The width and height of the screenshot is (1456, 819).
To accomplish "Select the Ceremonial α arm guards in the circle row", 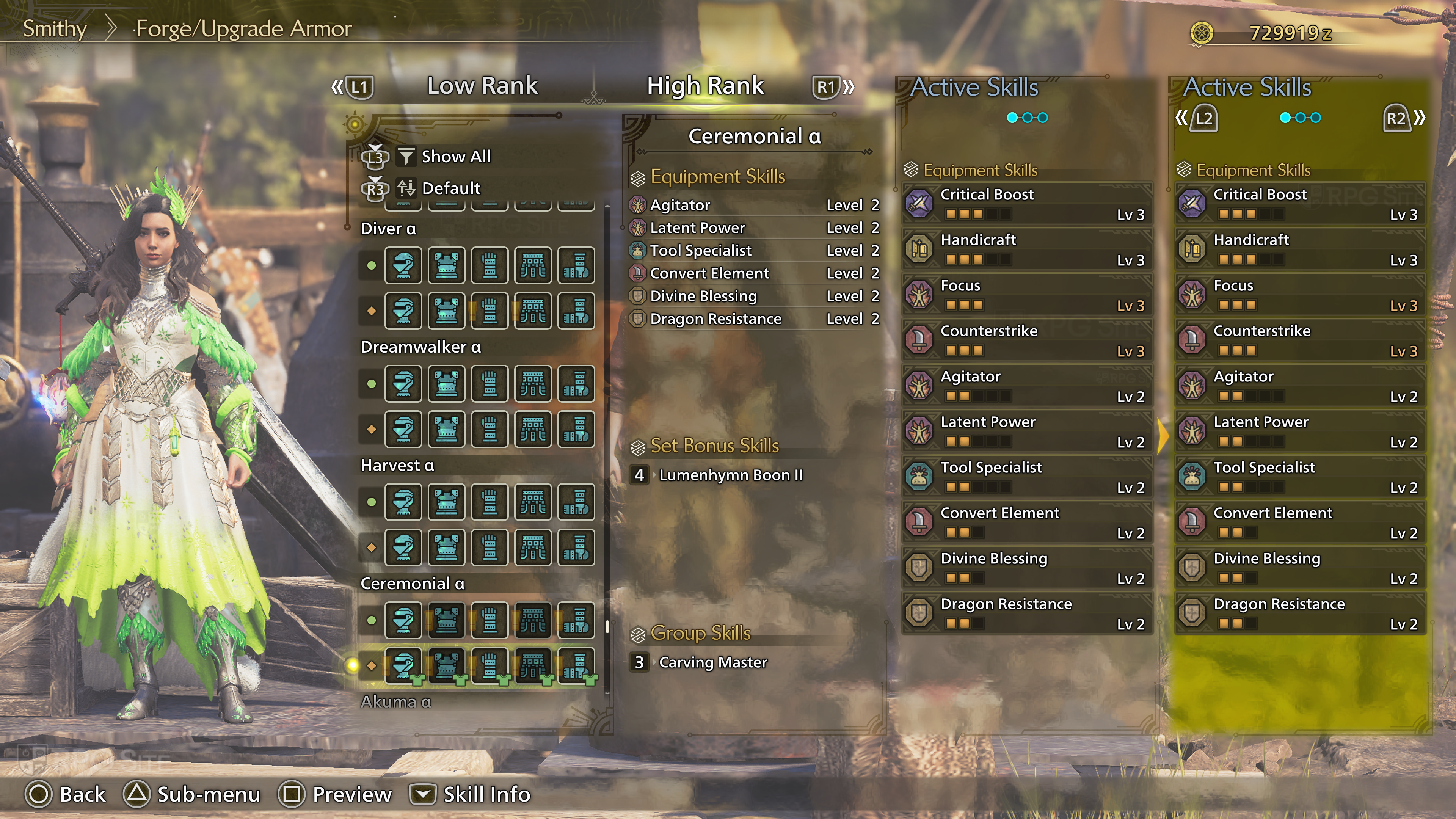I will click(490, 620).
